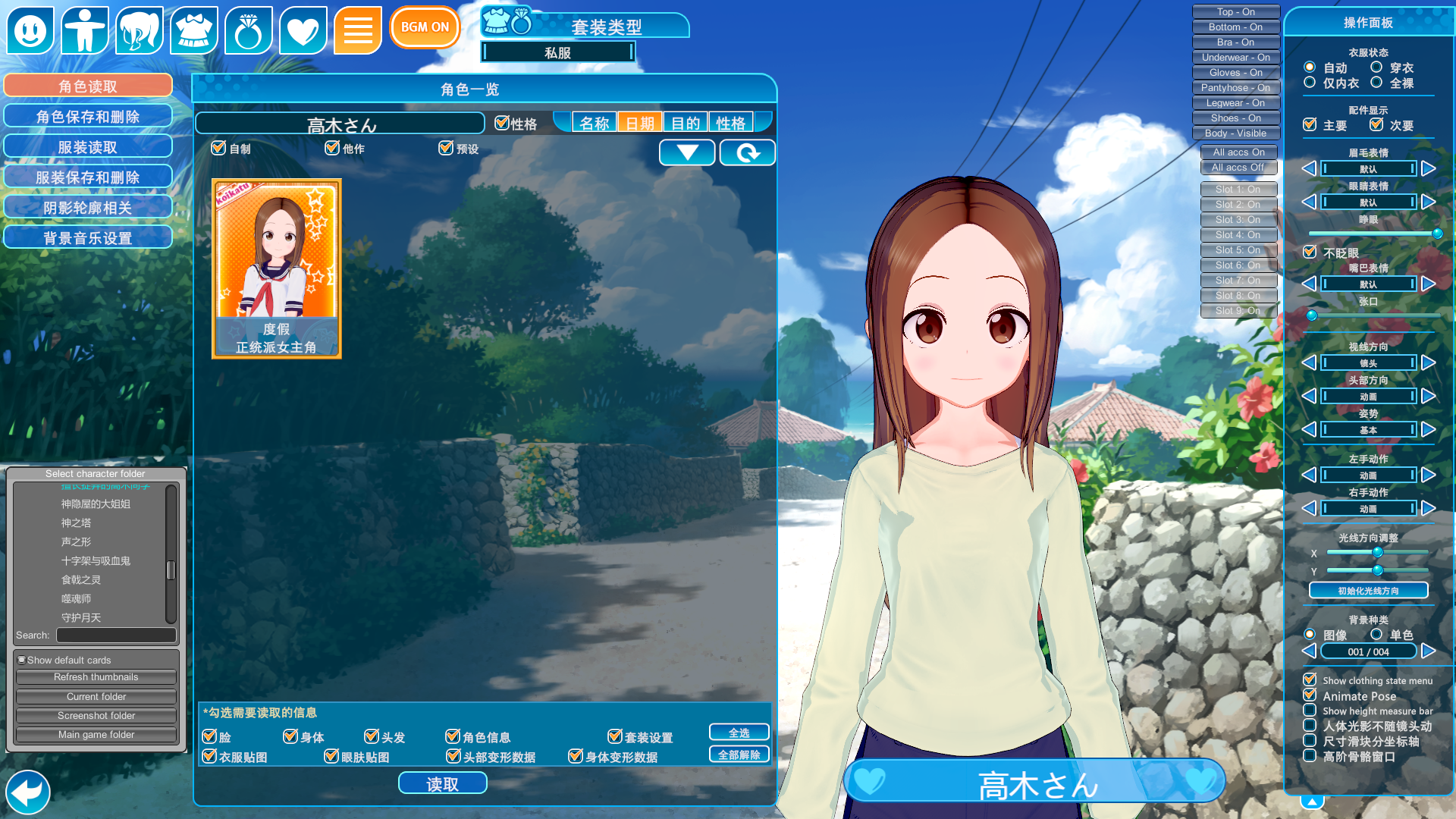Viewport: 1456px width, 819px height.
Task: Turn all accessories off
Action: [1238, 168]
